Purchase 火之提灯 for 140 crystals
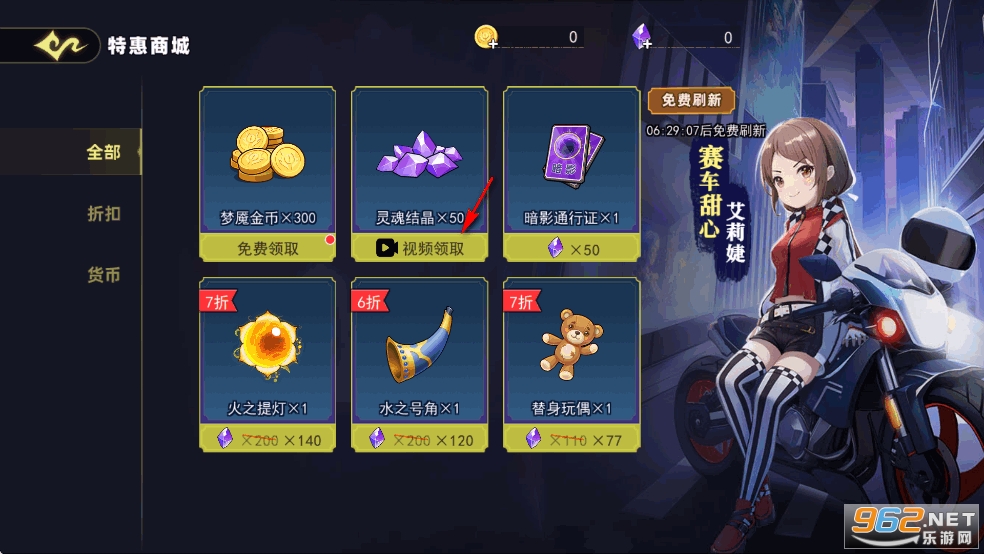 point(267,439)
